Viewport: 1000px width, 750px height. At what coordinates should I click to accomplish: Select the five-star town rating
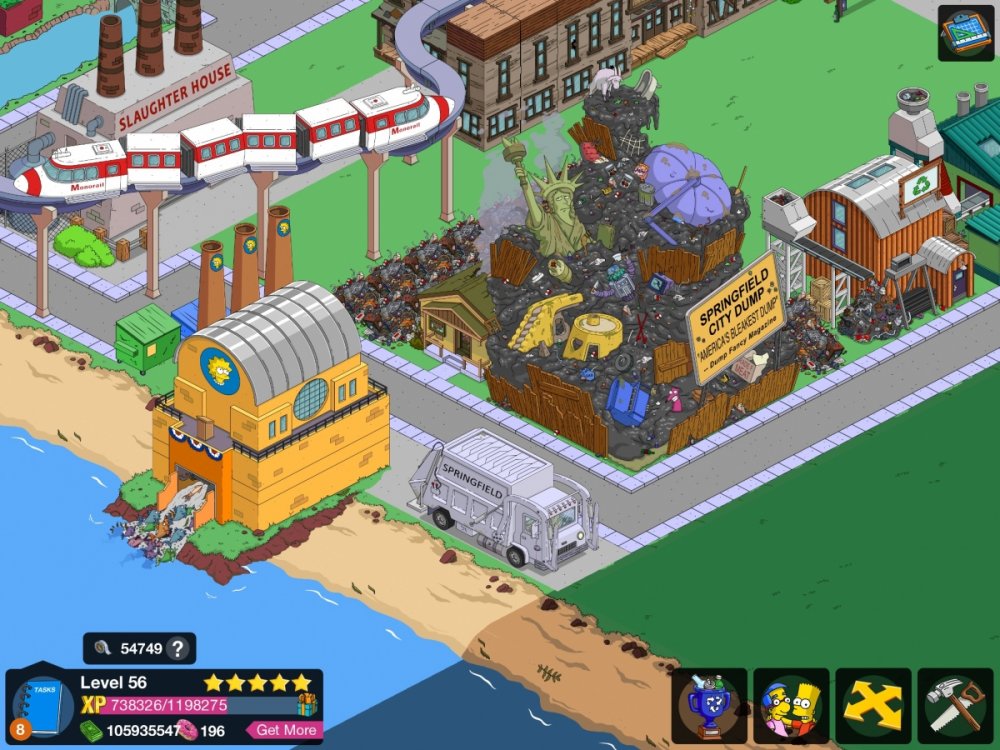pos(258,683)
